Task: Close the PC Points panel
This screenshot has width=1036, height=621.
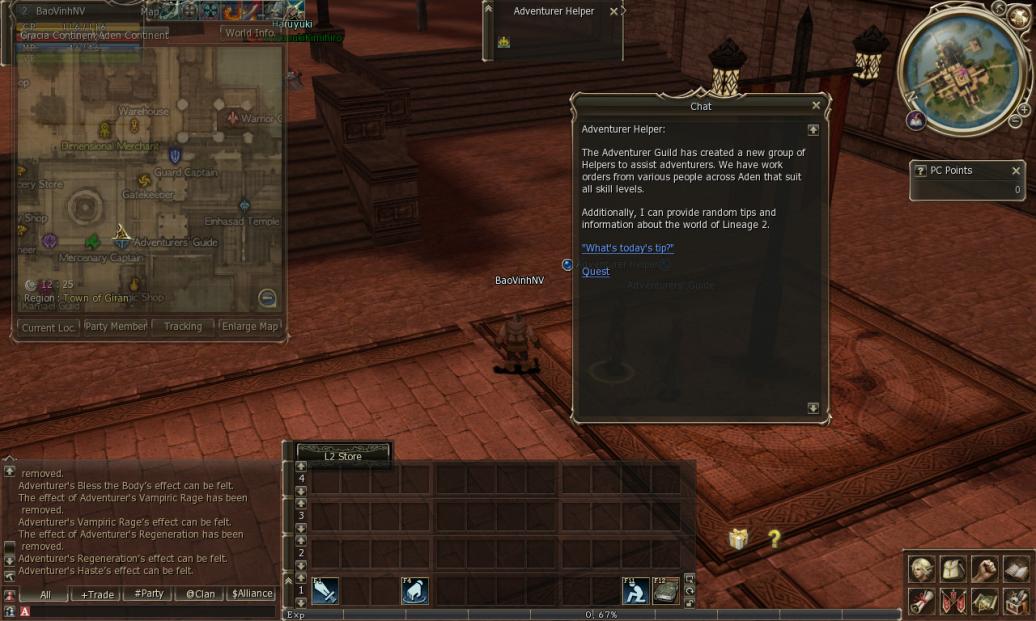Action: pyautogui.click(x=1016, y=171)
